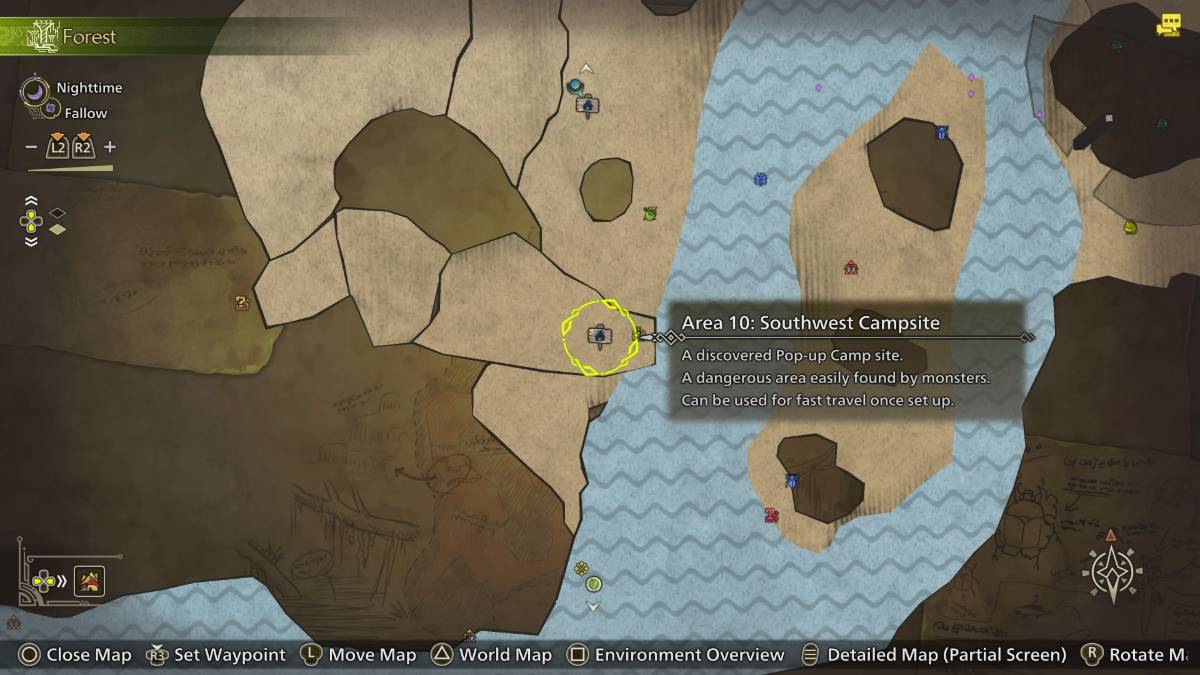Choose the Close Map option
This screenshot has height=675, width=1200.
(x=75, y=655)
